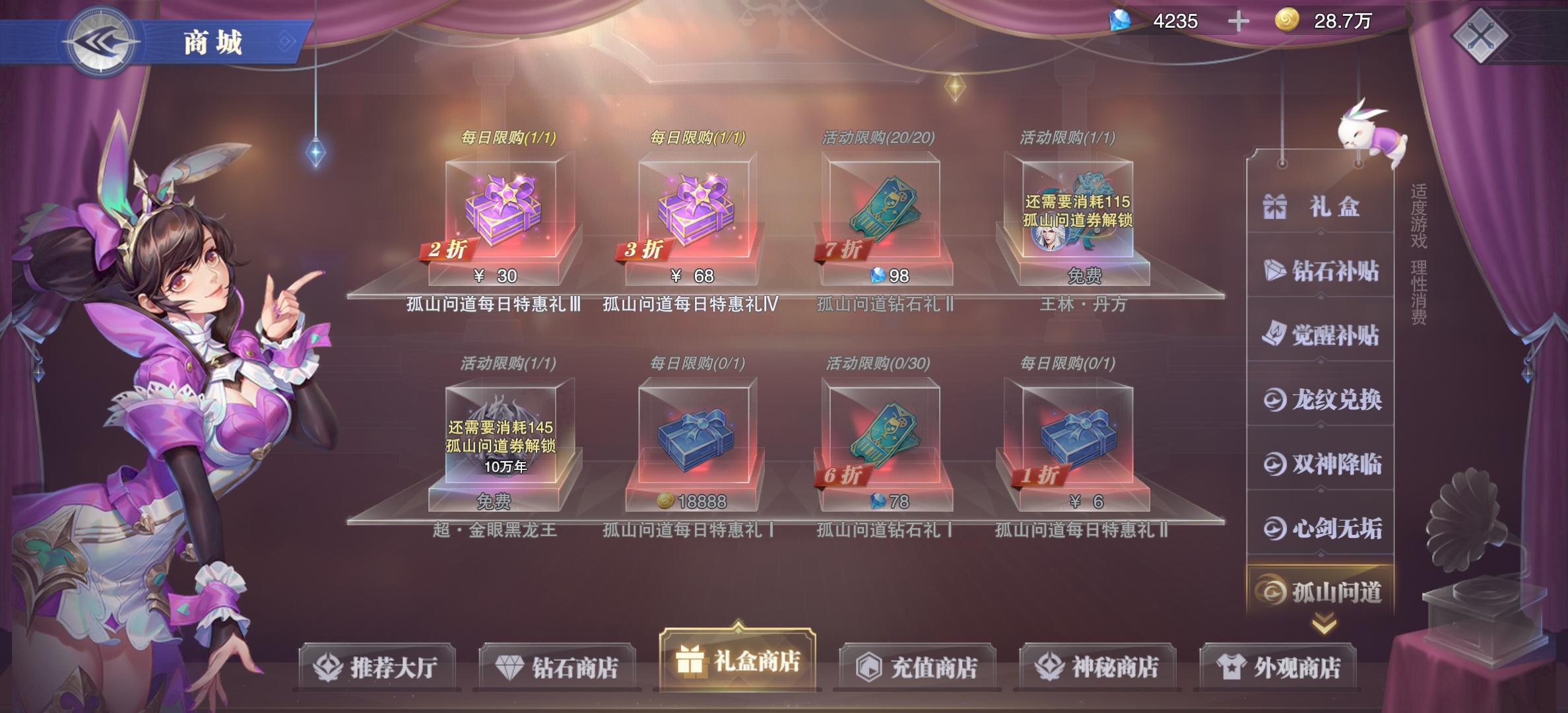1568x713 pixels.
Task: Select the 双神降临 category icon
Action: click(1277, 463)
